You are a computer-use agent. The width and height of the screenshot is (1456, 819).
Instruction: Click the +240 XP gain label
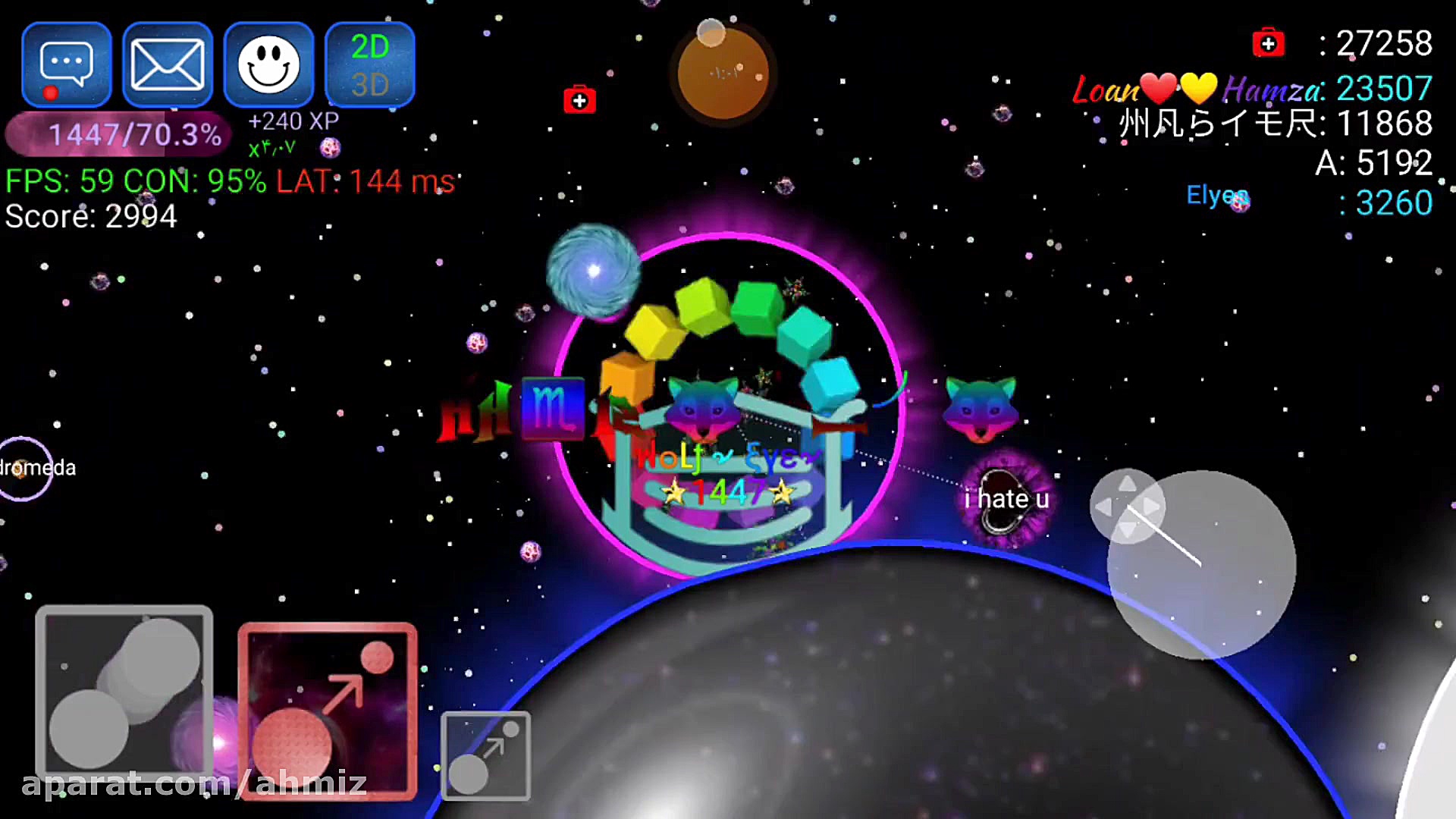(293, 120)
